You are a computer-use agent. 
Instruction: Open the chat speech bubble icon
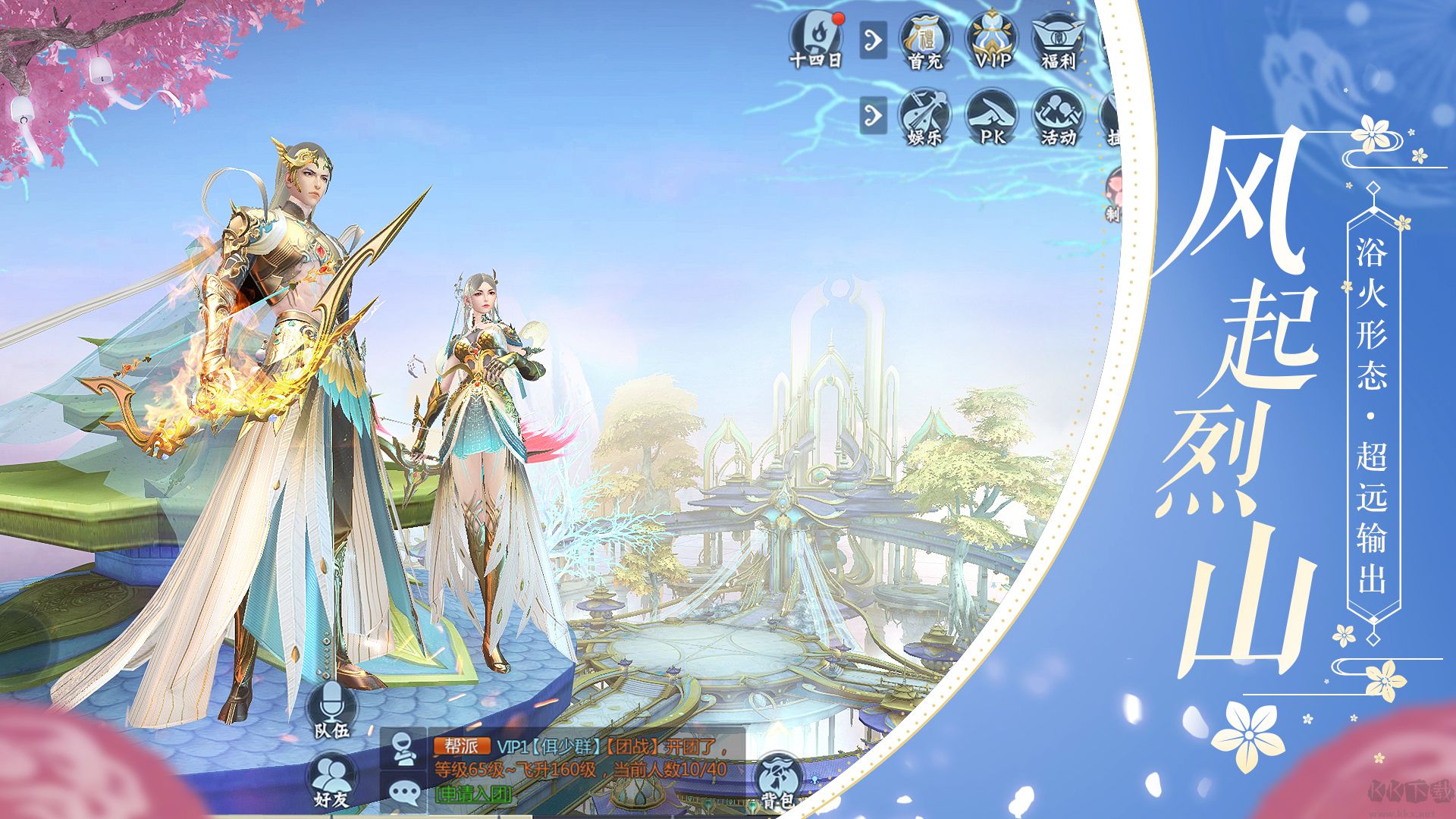coord(404,792)
